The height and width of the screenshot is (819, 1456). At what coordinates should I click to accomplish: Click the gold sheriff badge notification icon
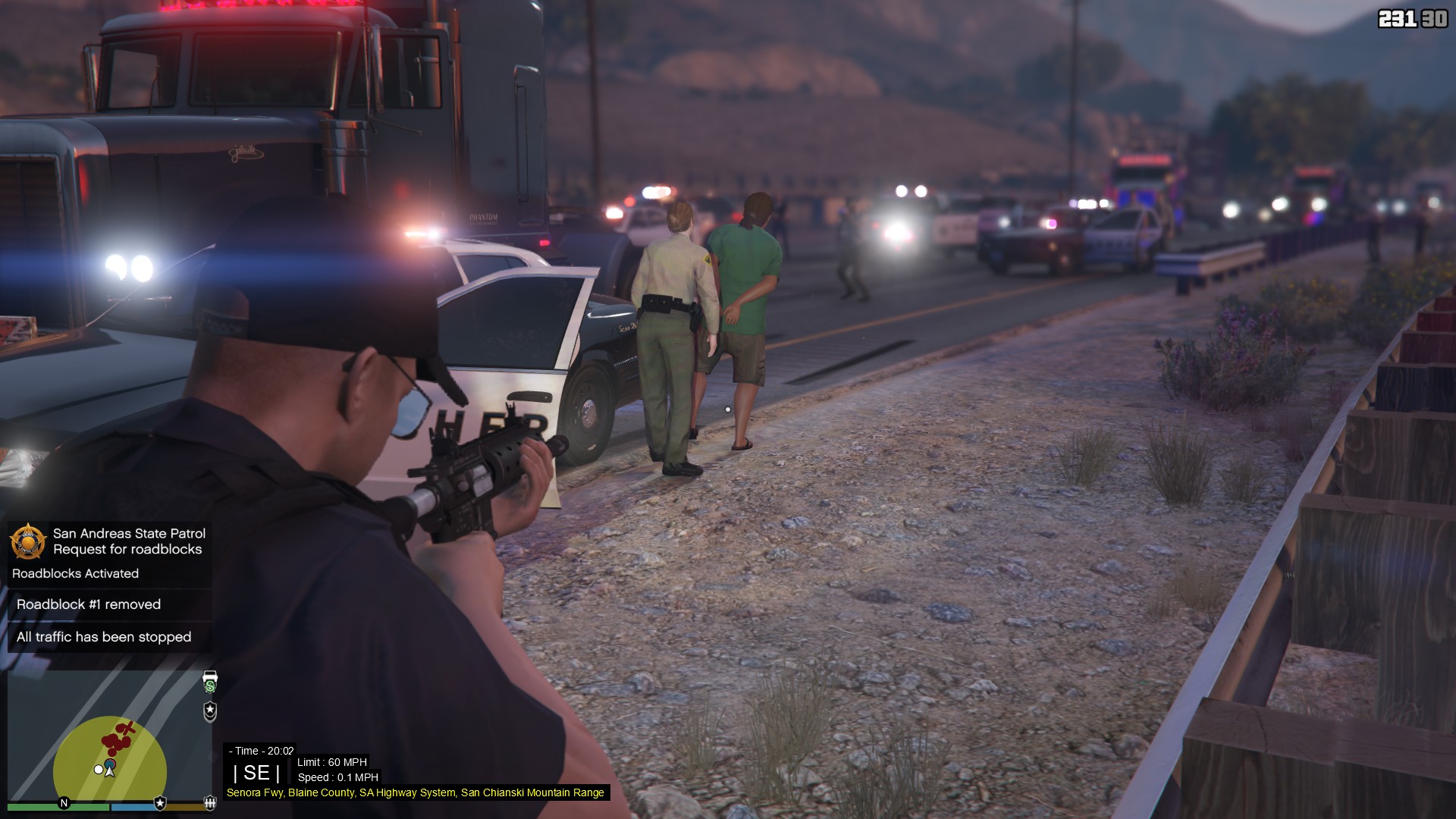pyautogui.click(x=27, y=541)
